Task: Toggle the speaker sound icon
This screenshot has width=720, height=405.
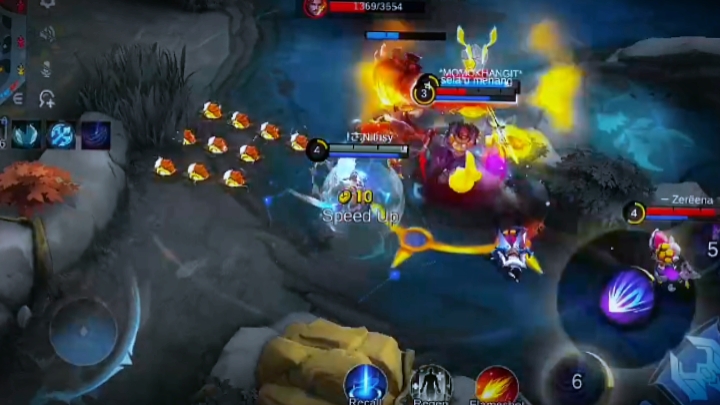Action: (x=46, y=33)
